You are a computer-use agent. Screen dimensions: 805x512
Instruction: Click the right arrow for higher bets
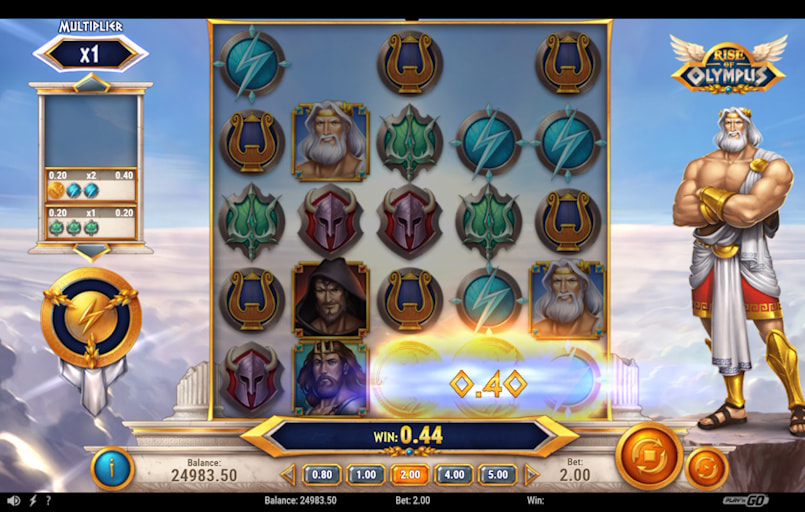click(531, 475)
